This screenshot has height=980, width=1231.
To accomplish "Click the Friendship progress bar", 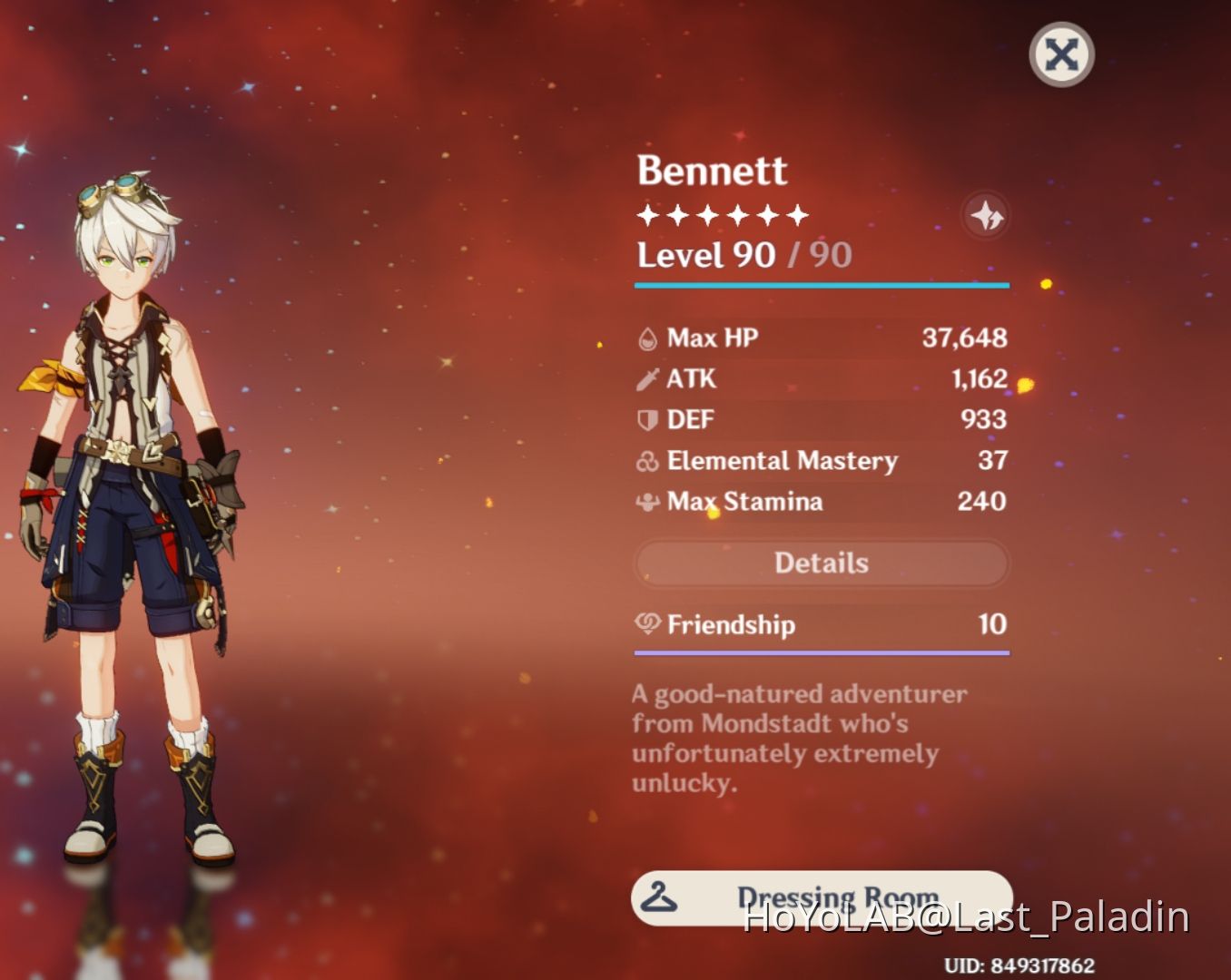I will [822, 652].
